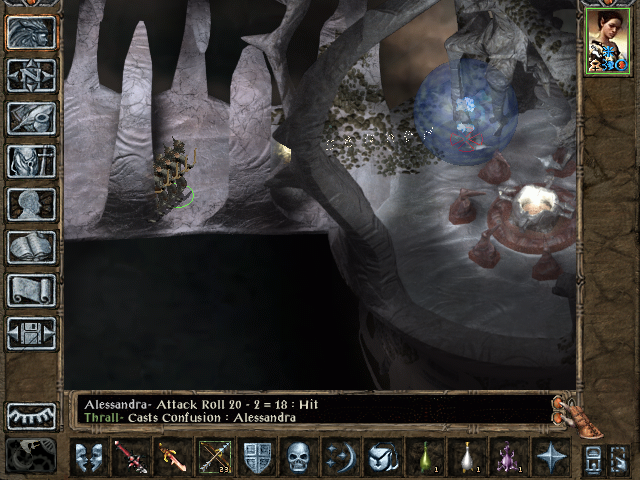
Task: Open the area map compass button
Action: (x=31, y=75)
